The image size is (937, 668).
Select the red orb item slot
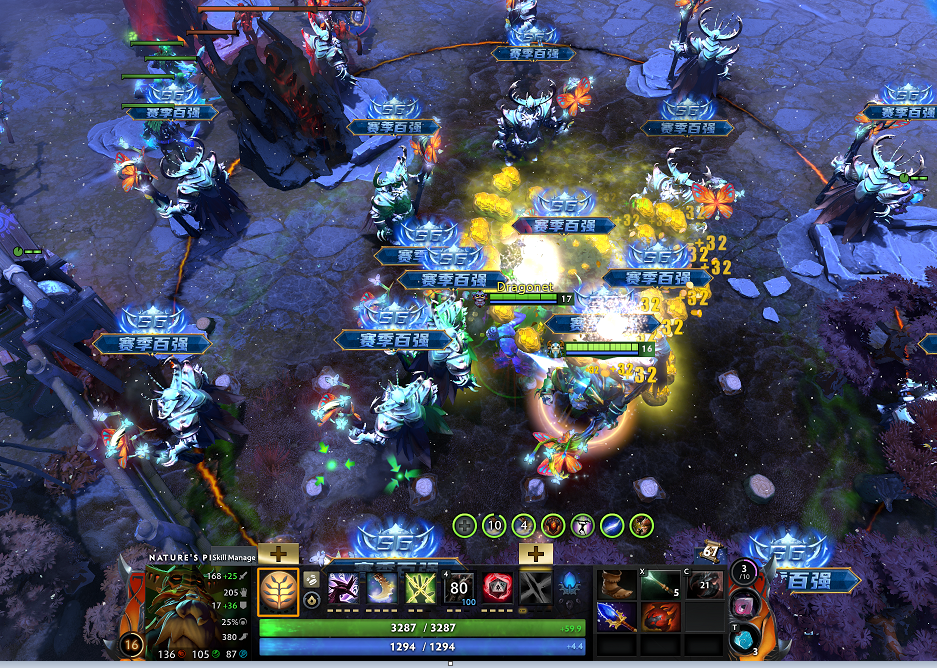(x=662, y=616)
